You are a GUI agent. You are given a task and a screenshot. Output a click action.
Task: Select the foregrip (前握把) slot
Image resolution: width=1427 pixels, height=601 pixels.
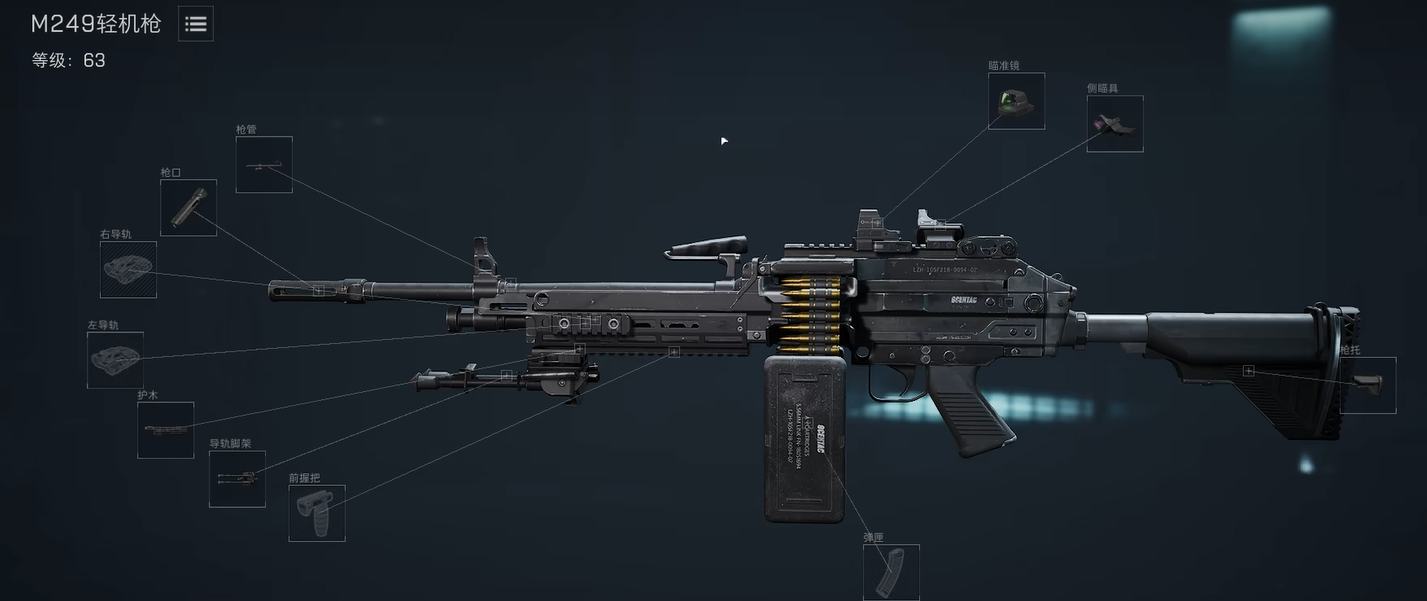point(317,513)
